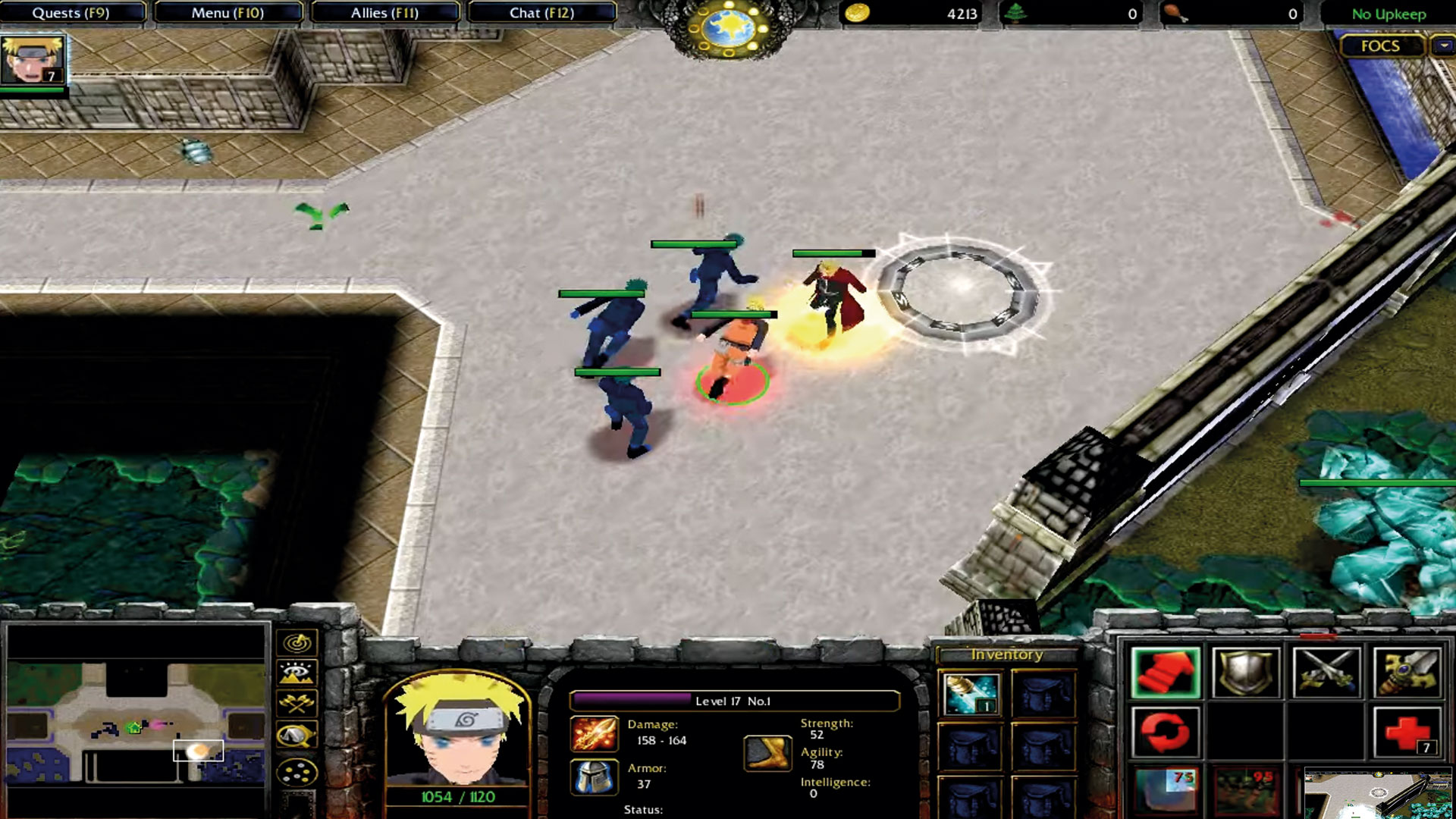Choose the crossed swords attack command
Image resolution: width=1456 pixels, height=819 pixels.
(1326, 672)
